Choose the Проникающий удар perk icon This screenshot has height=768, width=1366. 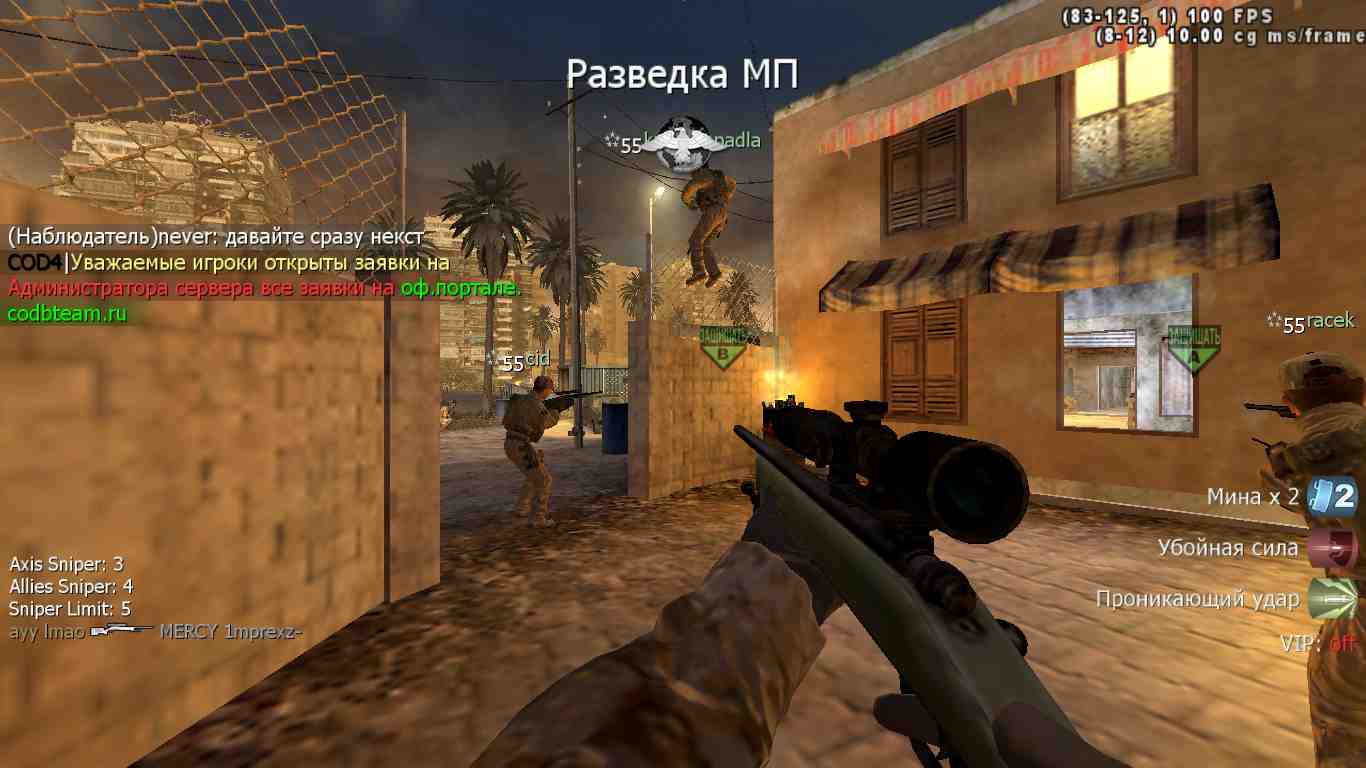(1333, 599)
